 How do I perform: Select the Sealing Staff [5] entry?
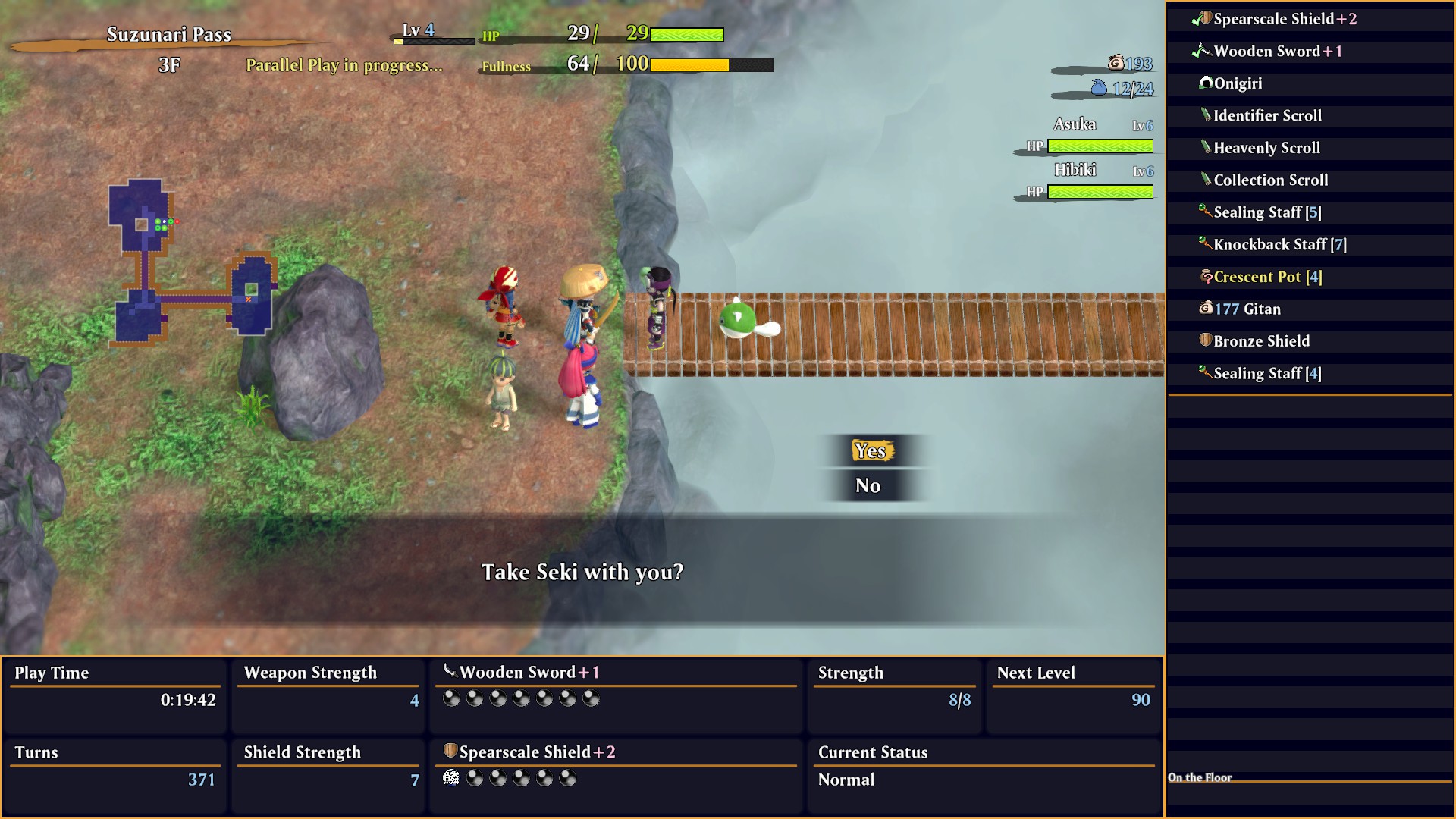(1267, 212)
